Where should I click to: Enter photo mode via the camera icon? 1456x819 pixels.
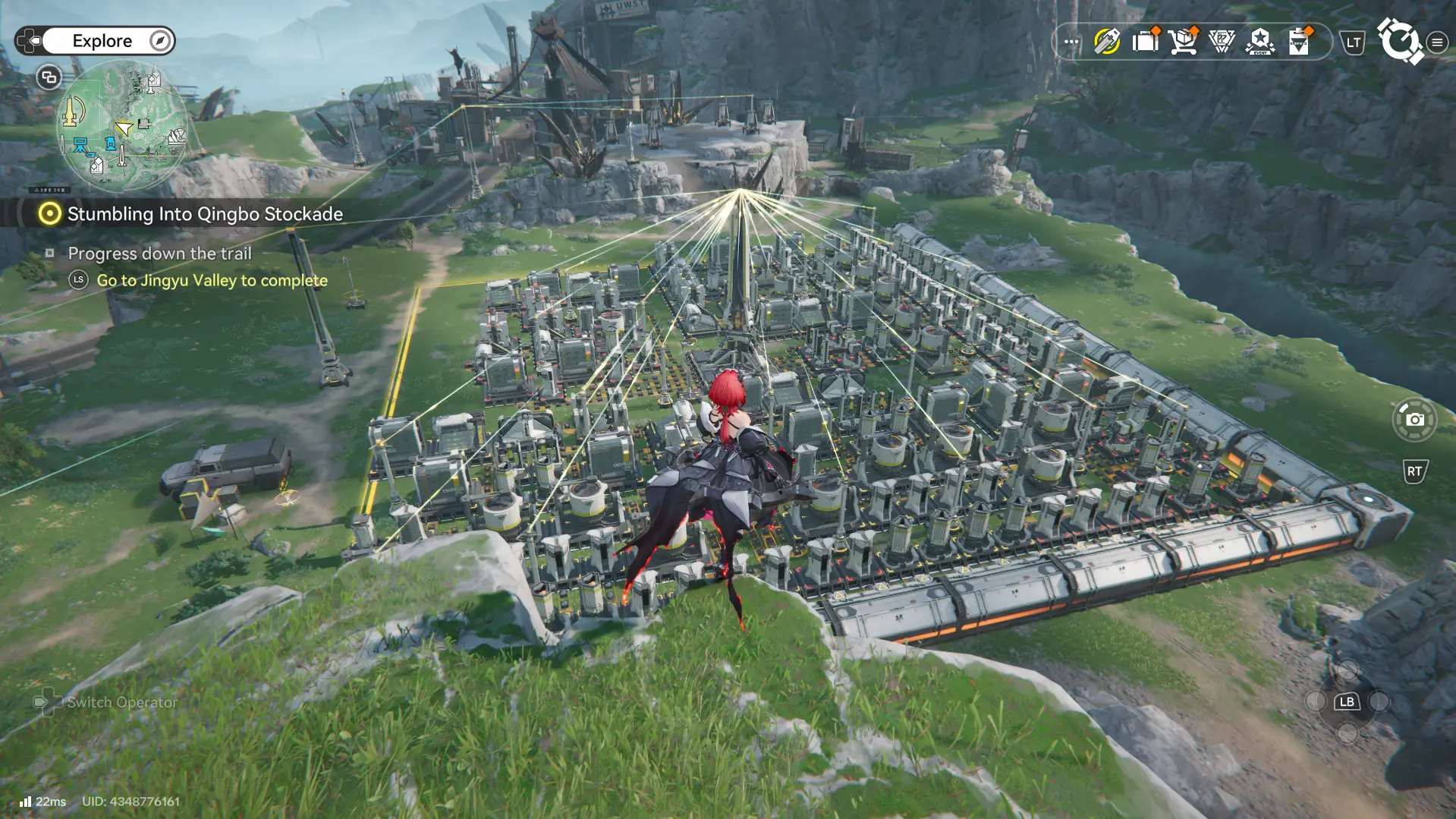1416,418
